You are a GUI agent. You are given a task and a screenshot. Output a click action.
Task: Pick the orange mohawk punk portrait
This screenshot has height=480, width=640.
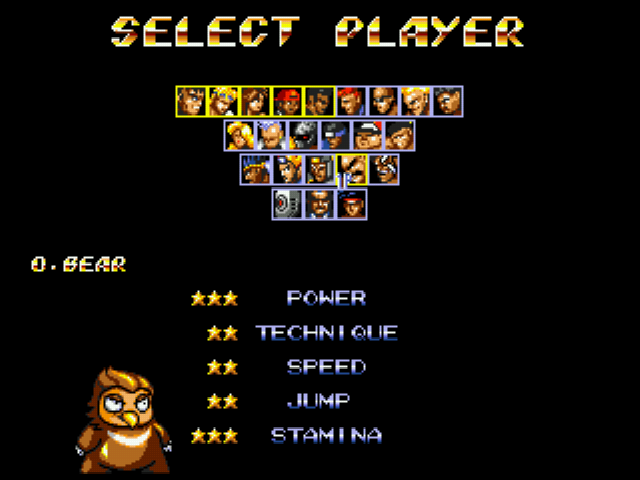point(288,169)
